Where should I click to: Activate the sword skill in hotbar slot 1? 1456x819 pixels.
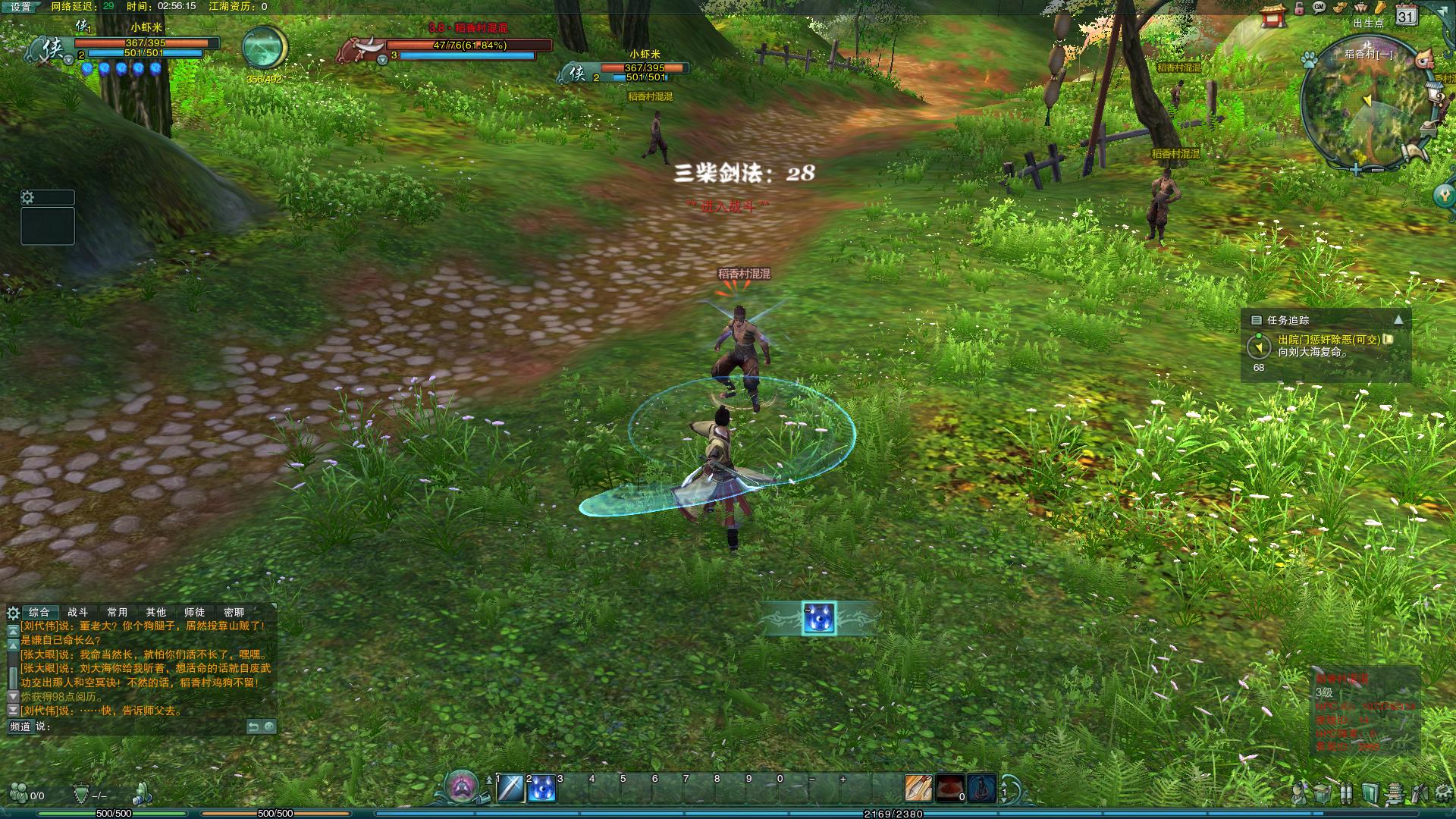coord(510,789)
